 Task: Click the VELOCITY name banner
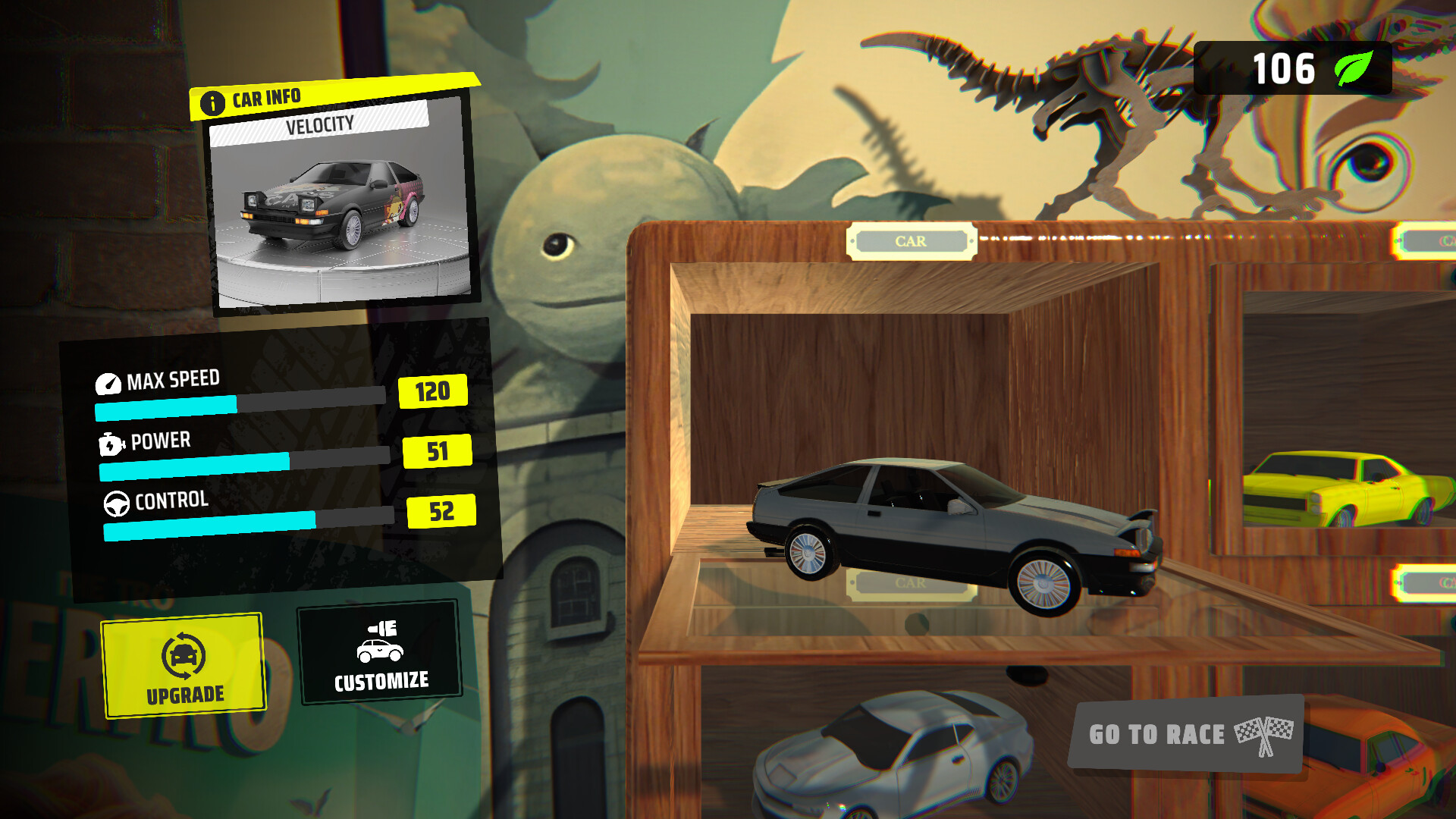[x=321, y=126]
